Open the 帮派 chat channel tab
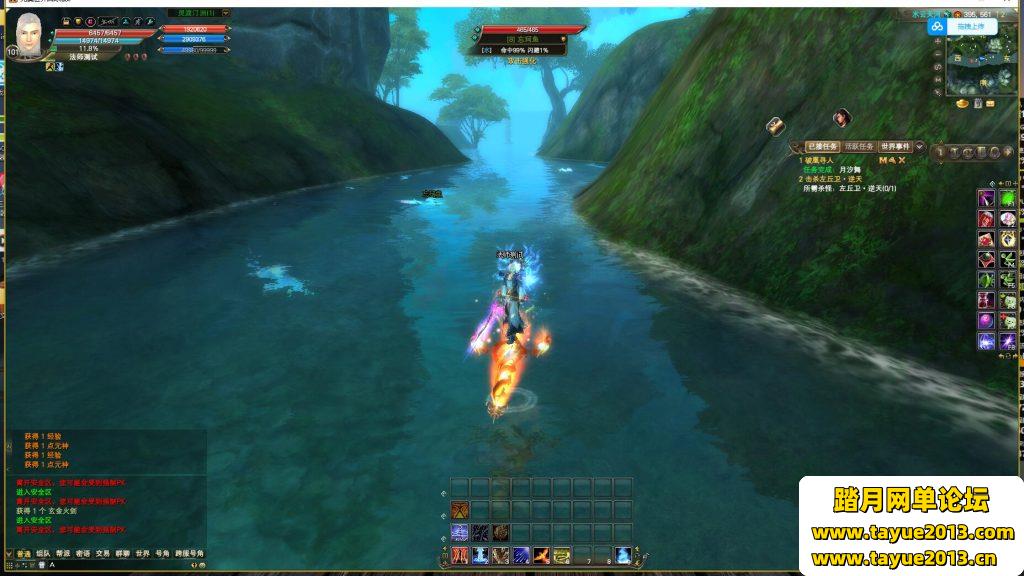 (x=62, y=553)
